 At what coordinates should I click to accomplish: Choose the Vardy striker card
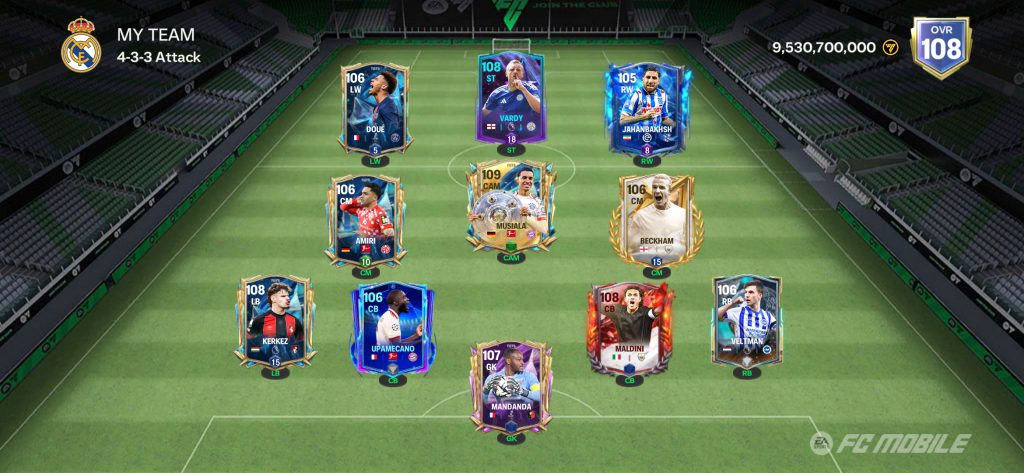coord(509,98)
